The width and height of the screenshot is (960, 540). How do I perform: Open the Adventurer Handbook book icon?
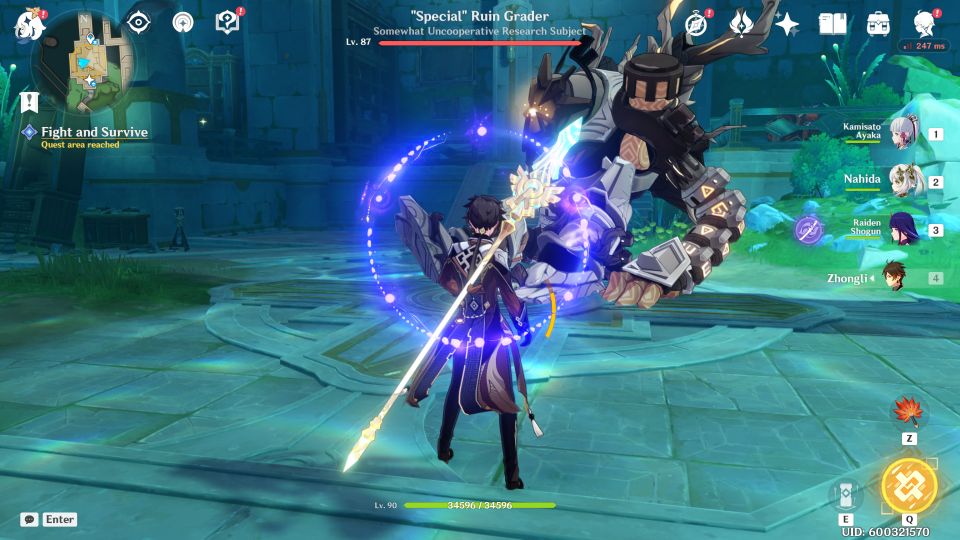[832, 24]
